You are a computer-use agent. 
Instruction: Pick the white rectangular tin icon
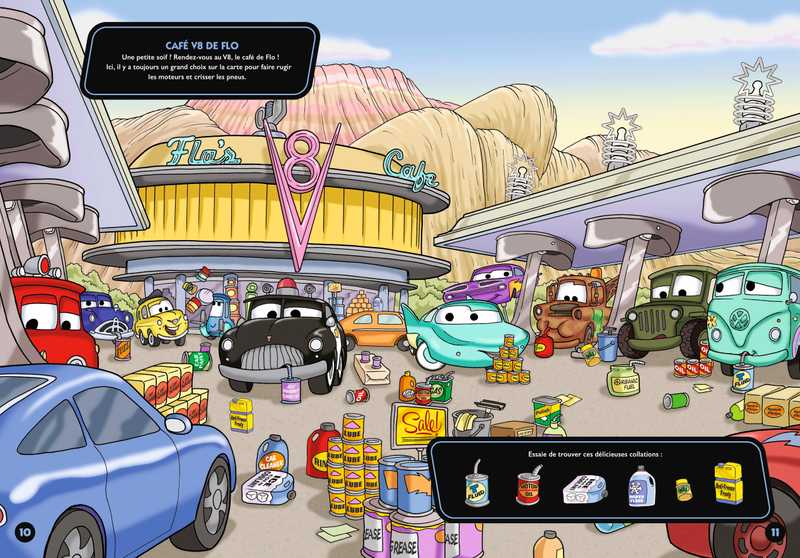[583, 490]
